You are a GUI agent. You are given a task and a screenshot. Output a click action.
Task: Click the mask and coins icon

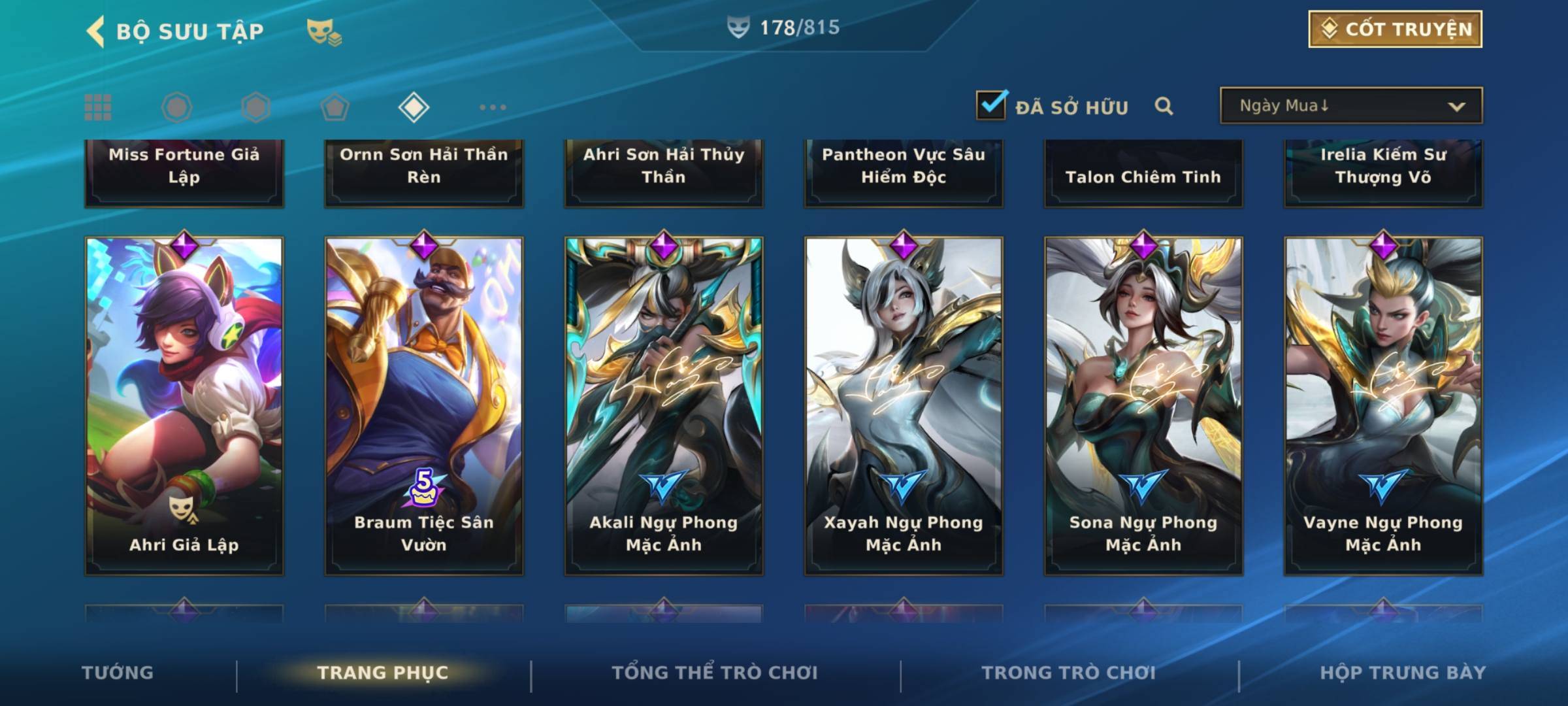(324, 32)
